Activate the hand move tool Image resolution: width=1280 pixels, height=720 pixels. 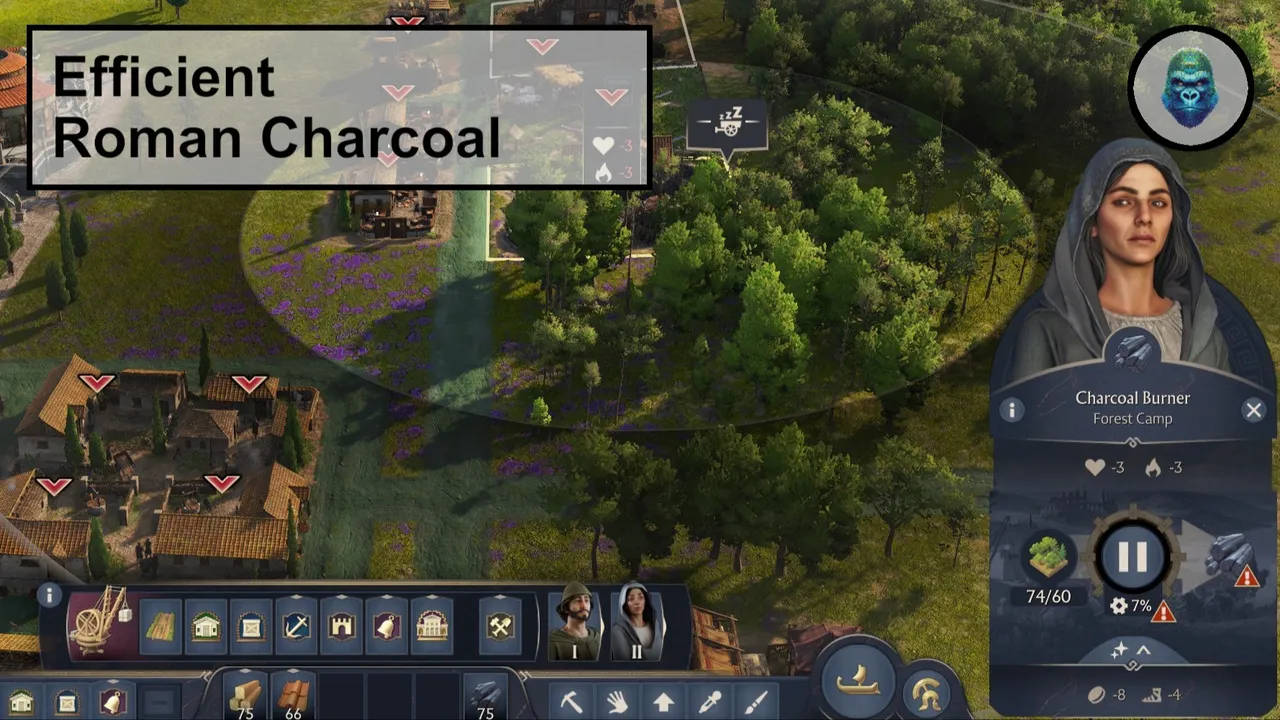(x=617, y=702)
